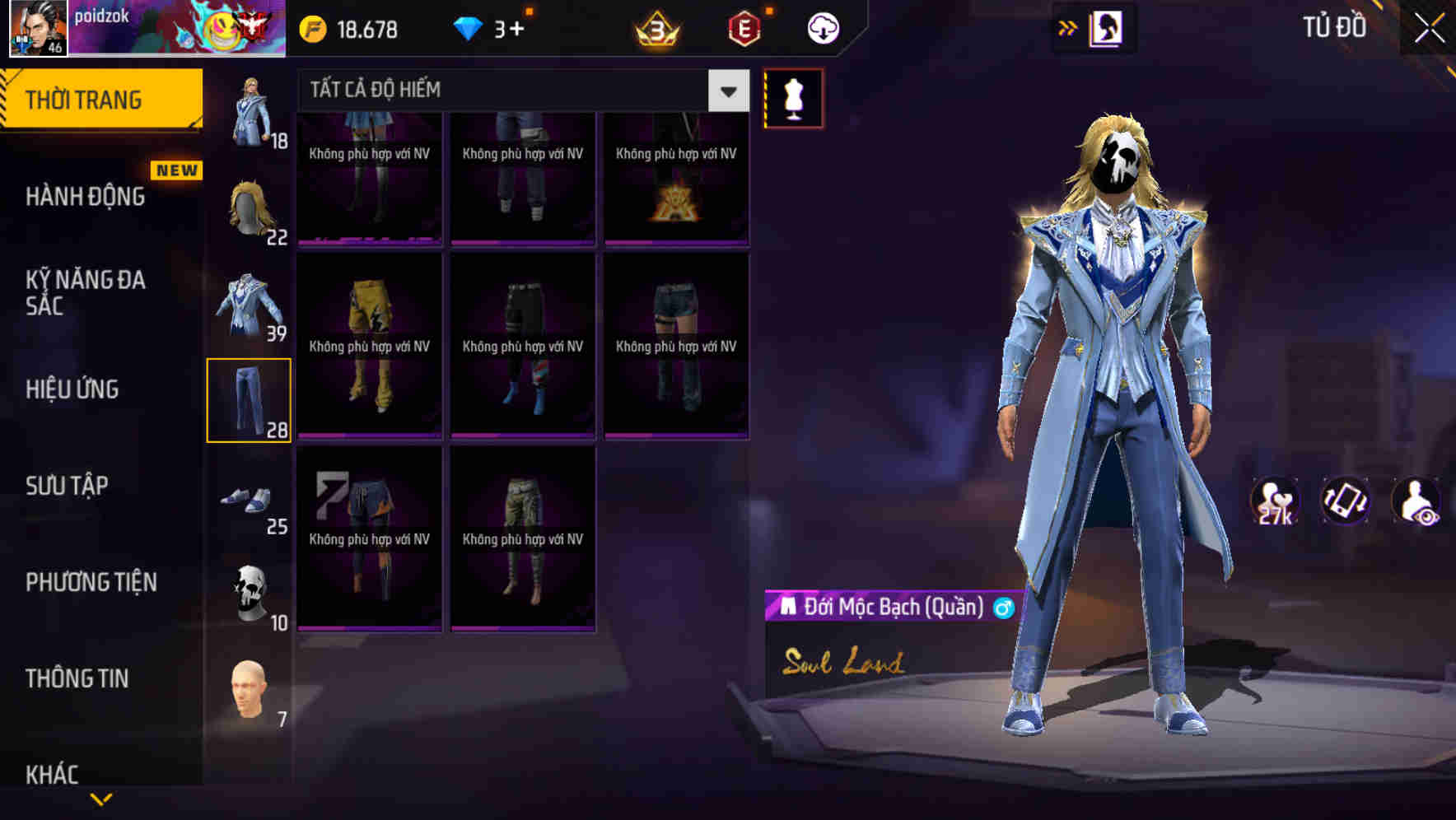Toggle the male gender symbol on item name
Viewport: 1456px width, 820px height.
coord(1003,608)
